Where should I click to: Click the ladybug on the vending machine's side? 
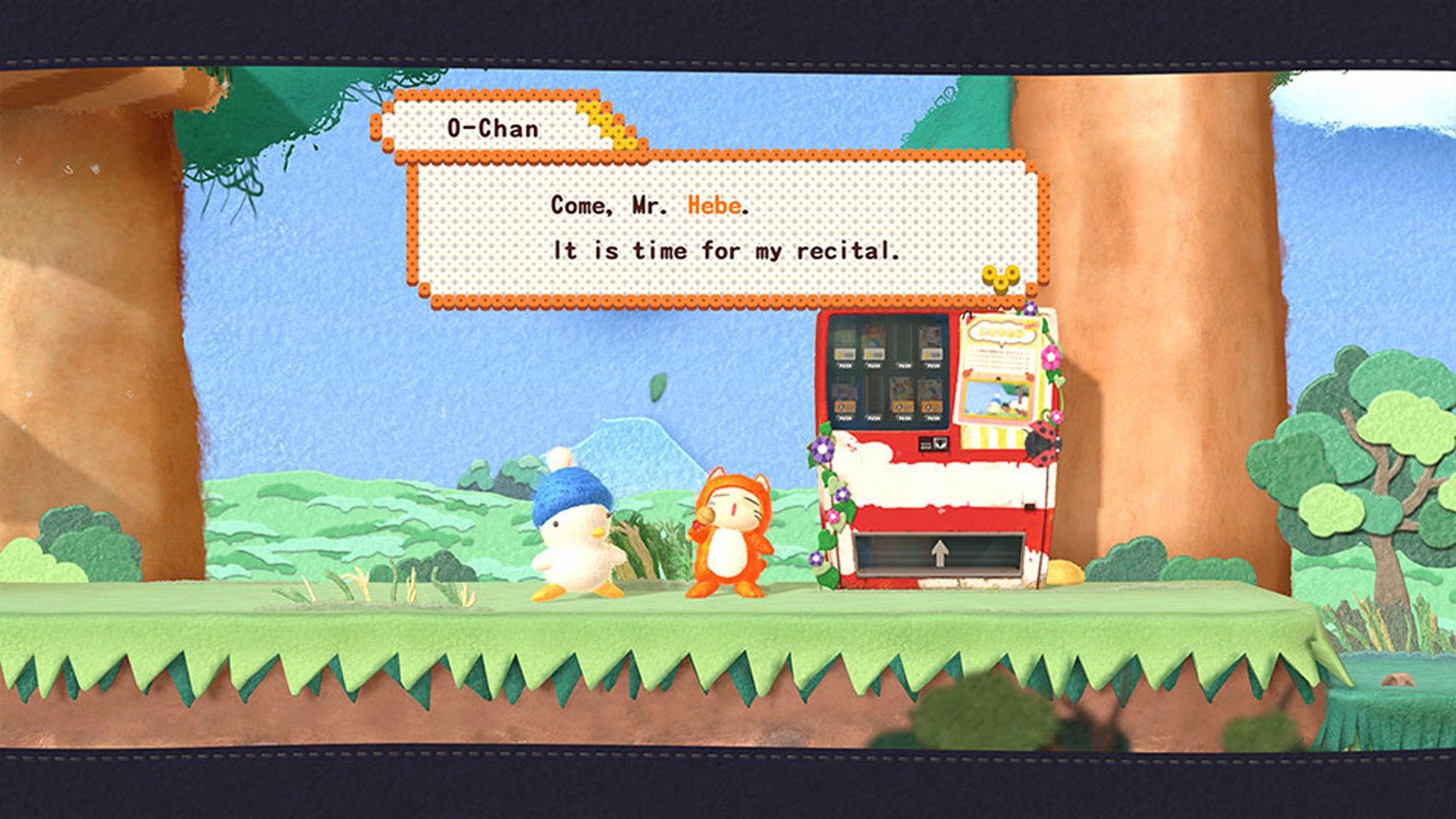point(1041,445)
